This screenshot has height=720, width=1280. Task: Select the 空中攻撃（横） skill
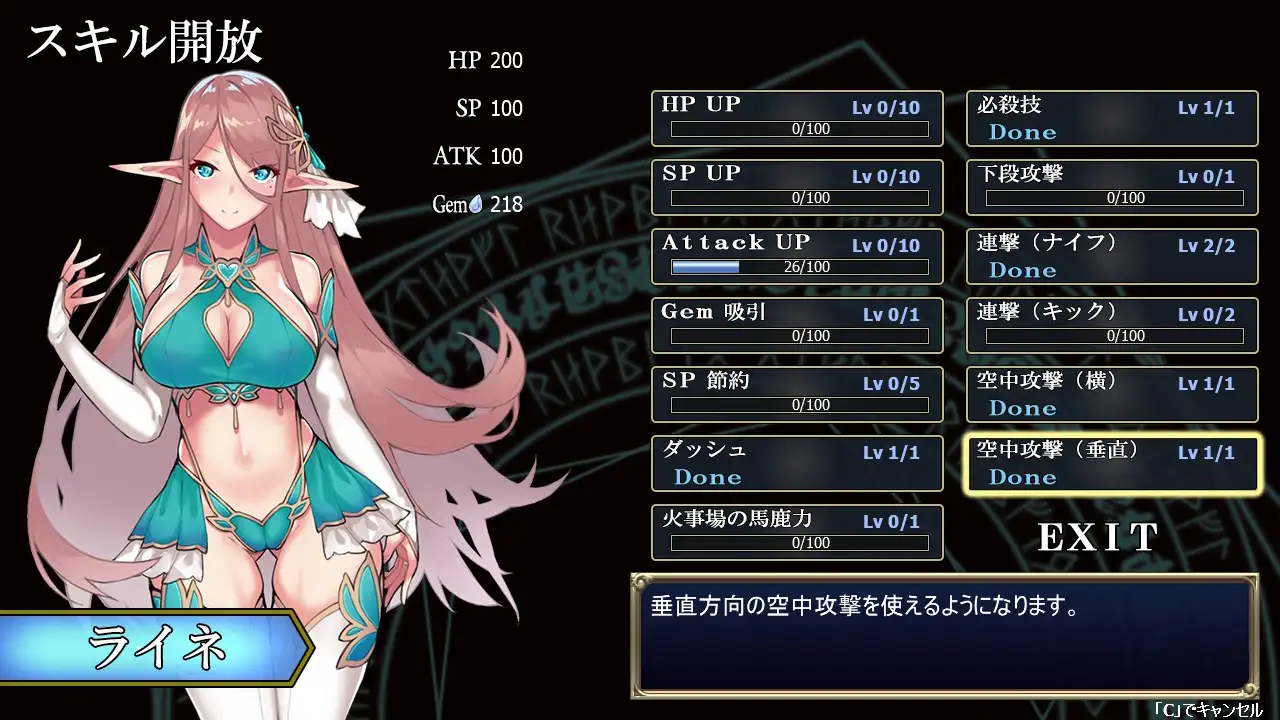pos(1111,394)
